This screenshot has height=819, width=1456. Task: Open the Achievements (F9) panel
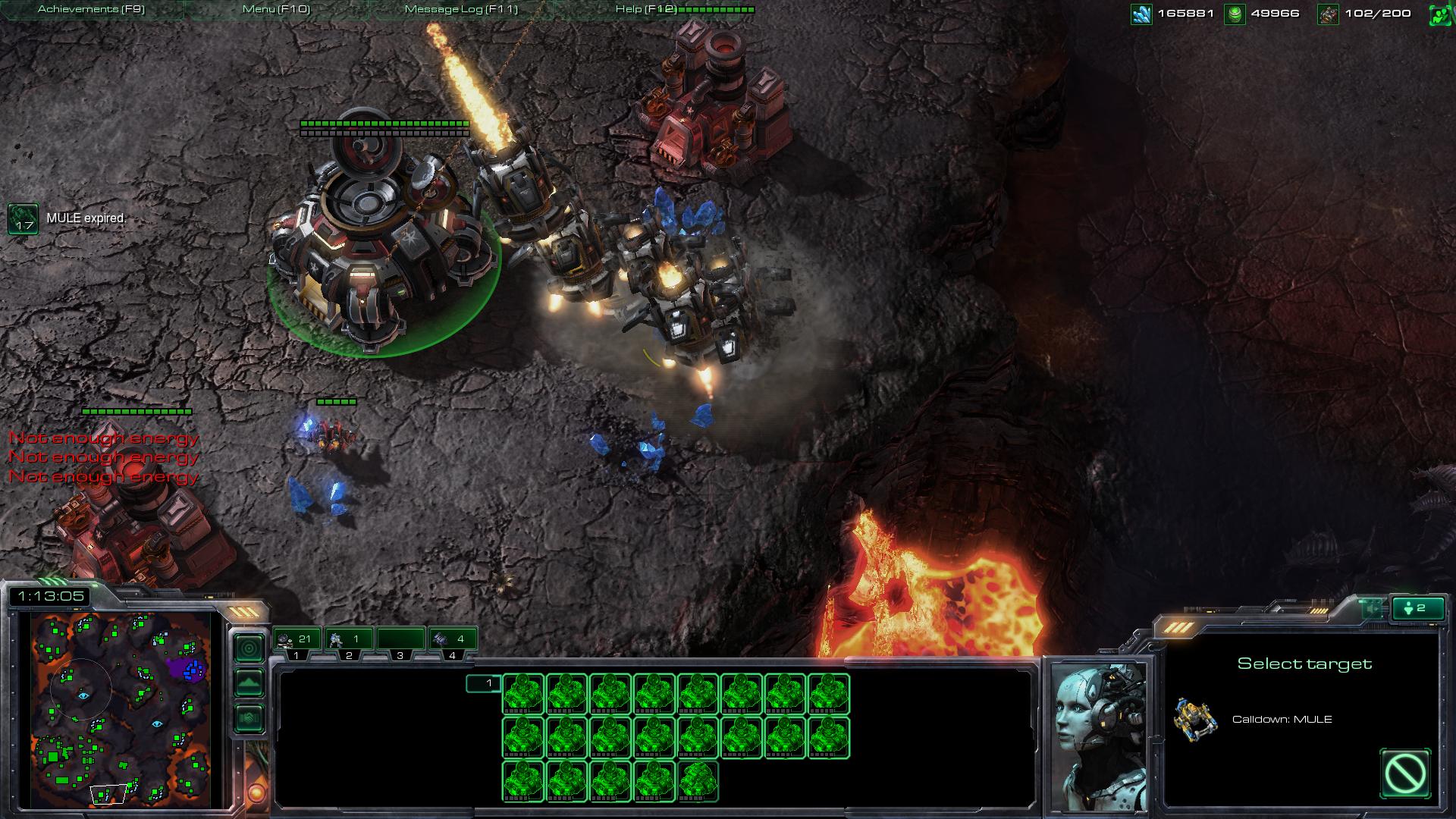pos(89,9)
